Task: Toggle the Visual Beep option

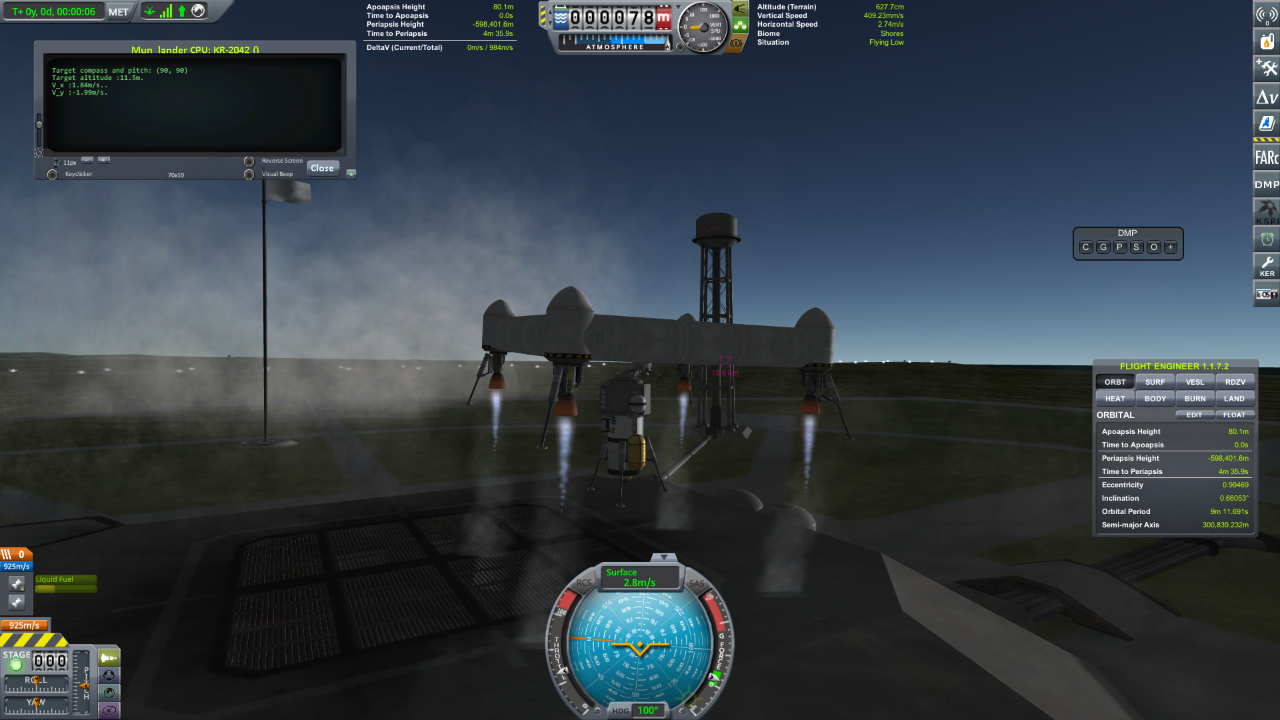Action: 249,174
